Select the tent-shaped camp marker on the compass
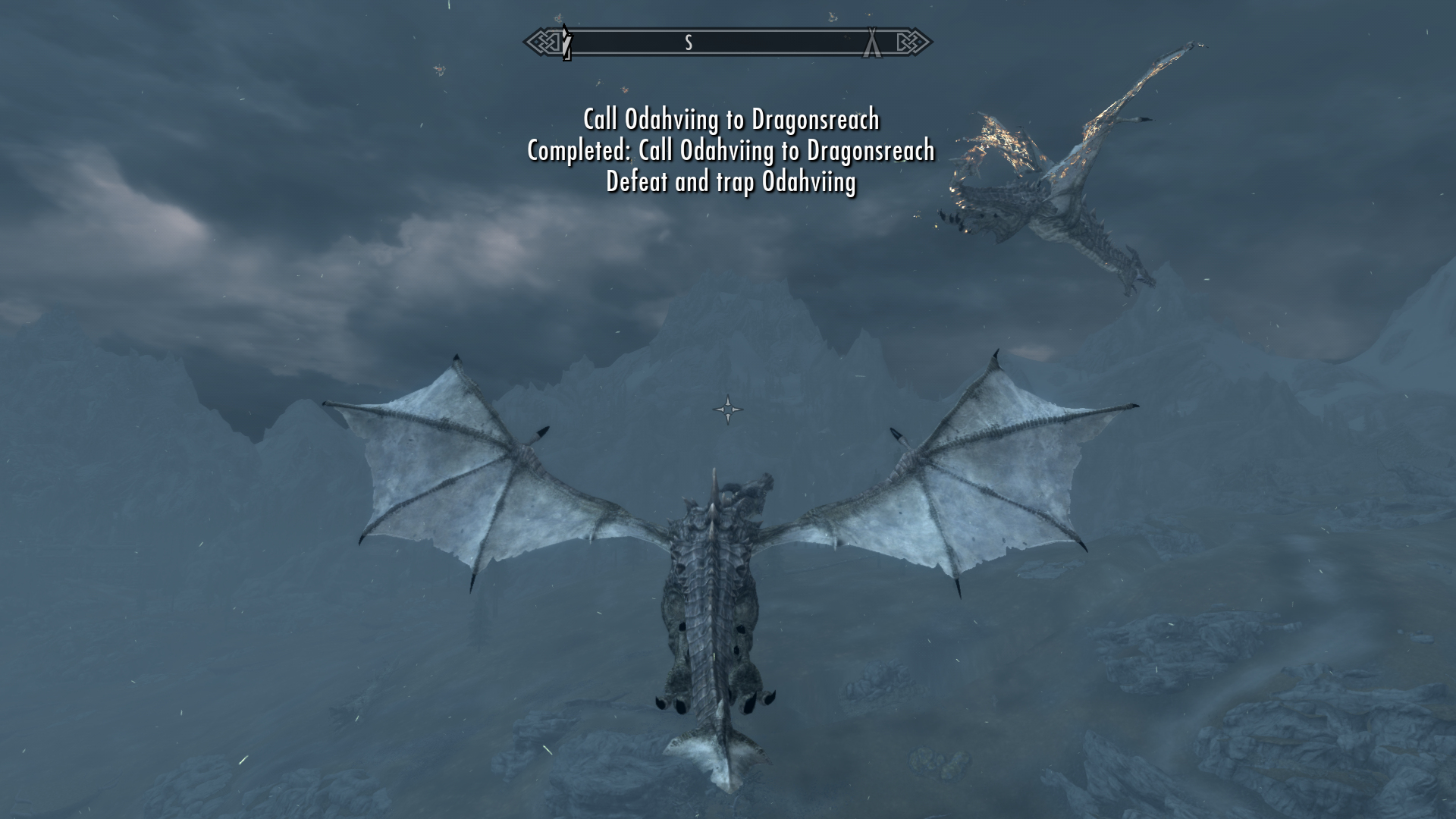This screenshot has height=819, width=1456. pos(873,42)
